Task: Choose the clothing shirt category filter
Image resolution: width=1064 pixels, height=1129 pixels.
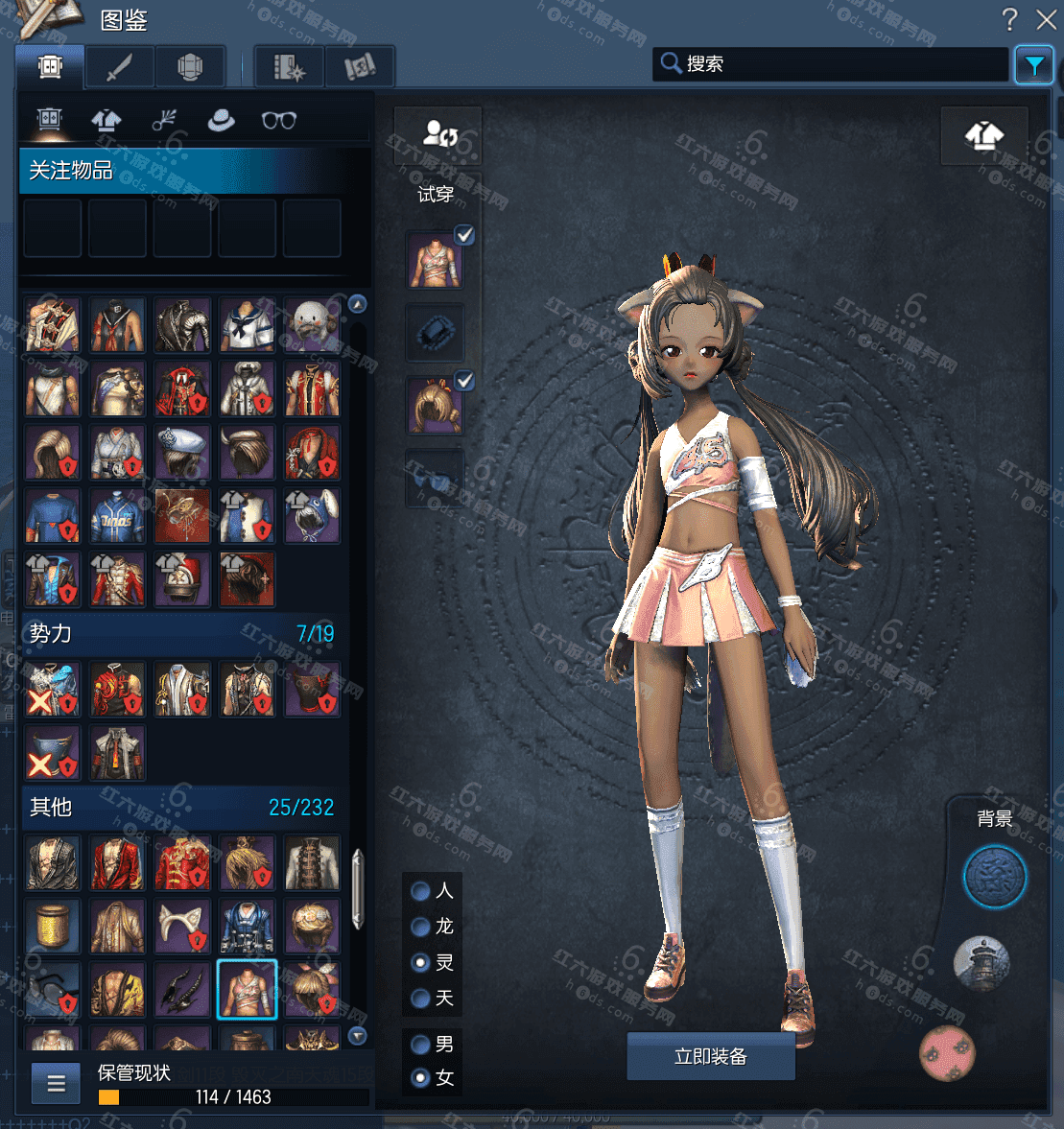Action: click(x=106, y=120)
